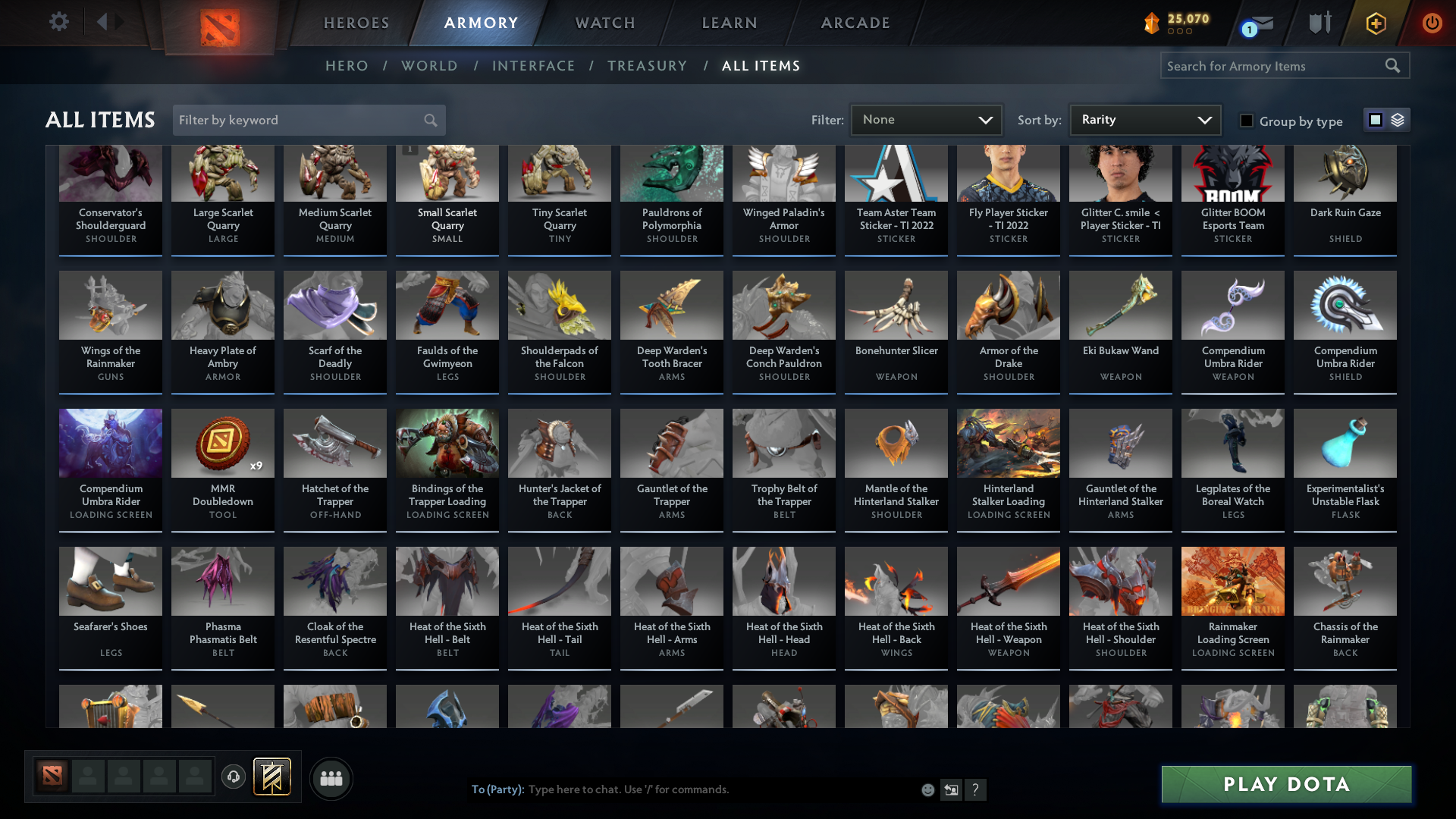1456x819 pixels.
Task: Switch to the WATCH tab
Action: pos(604,23)
